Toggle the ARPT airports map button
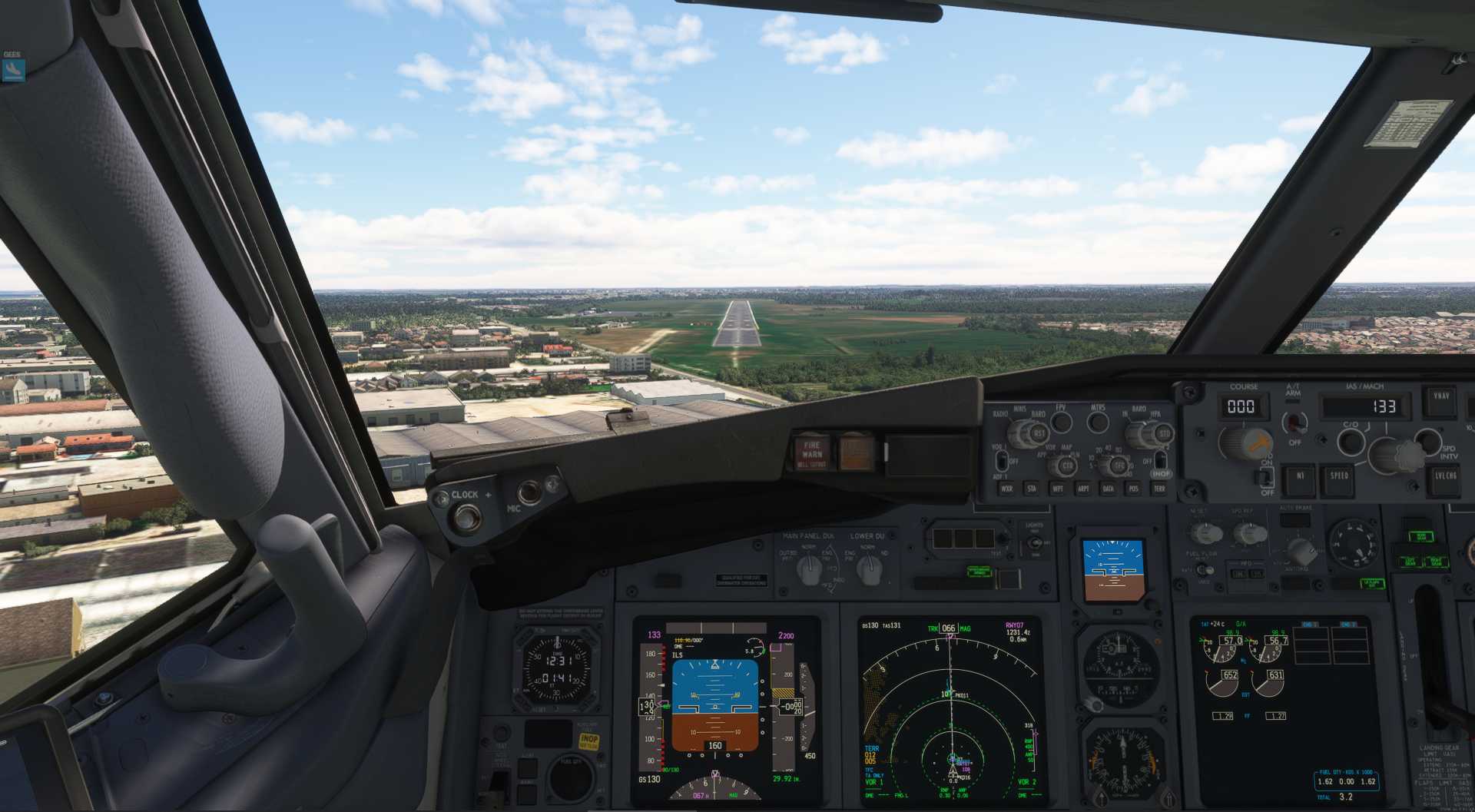 click(x=1083, y=489)
